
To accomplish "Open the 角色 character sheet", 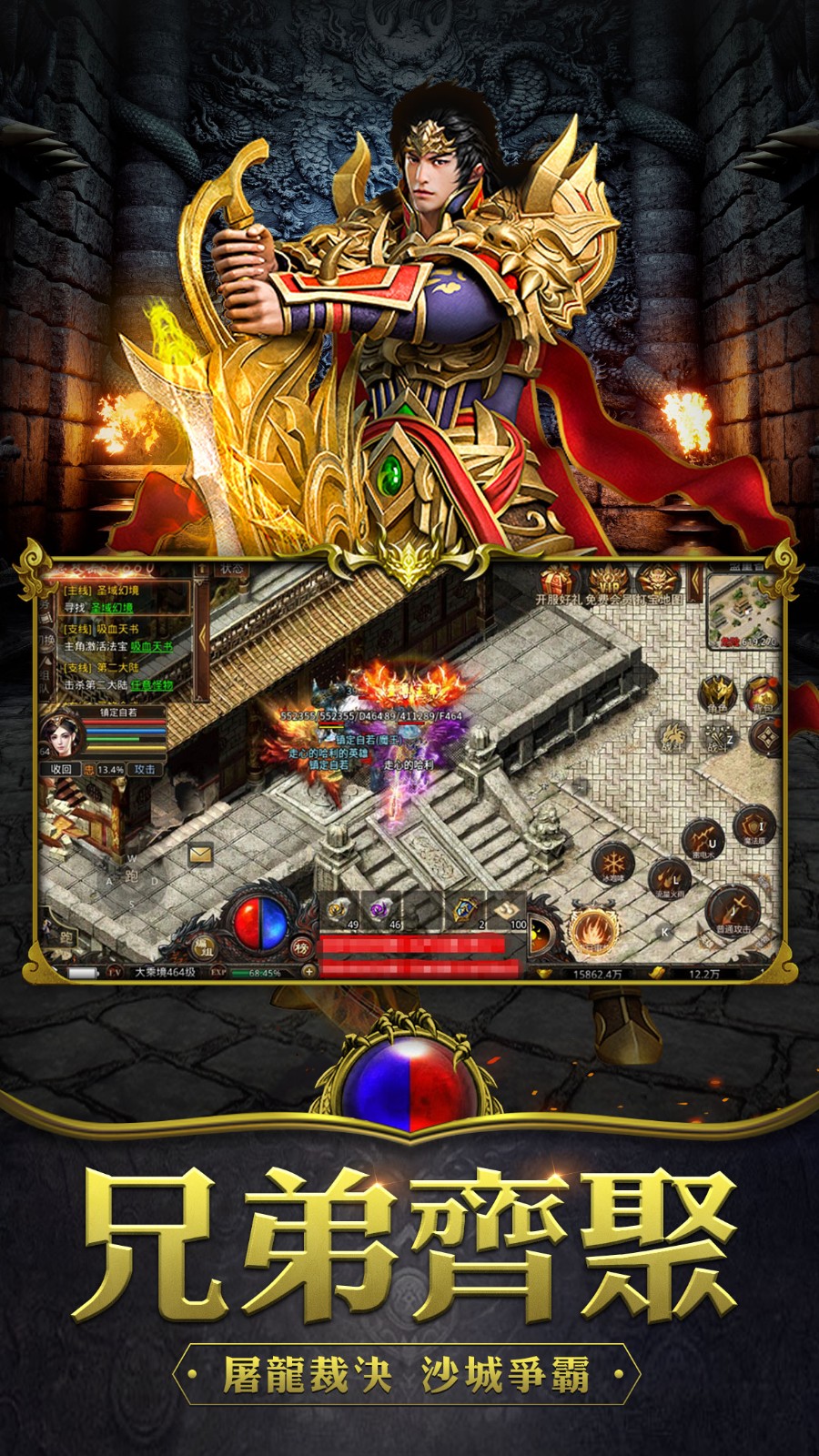I will pyautogui.click(x=717, y=693).
